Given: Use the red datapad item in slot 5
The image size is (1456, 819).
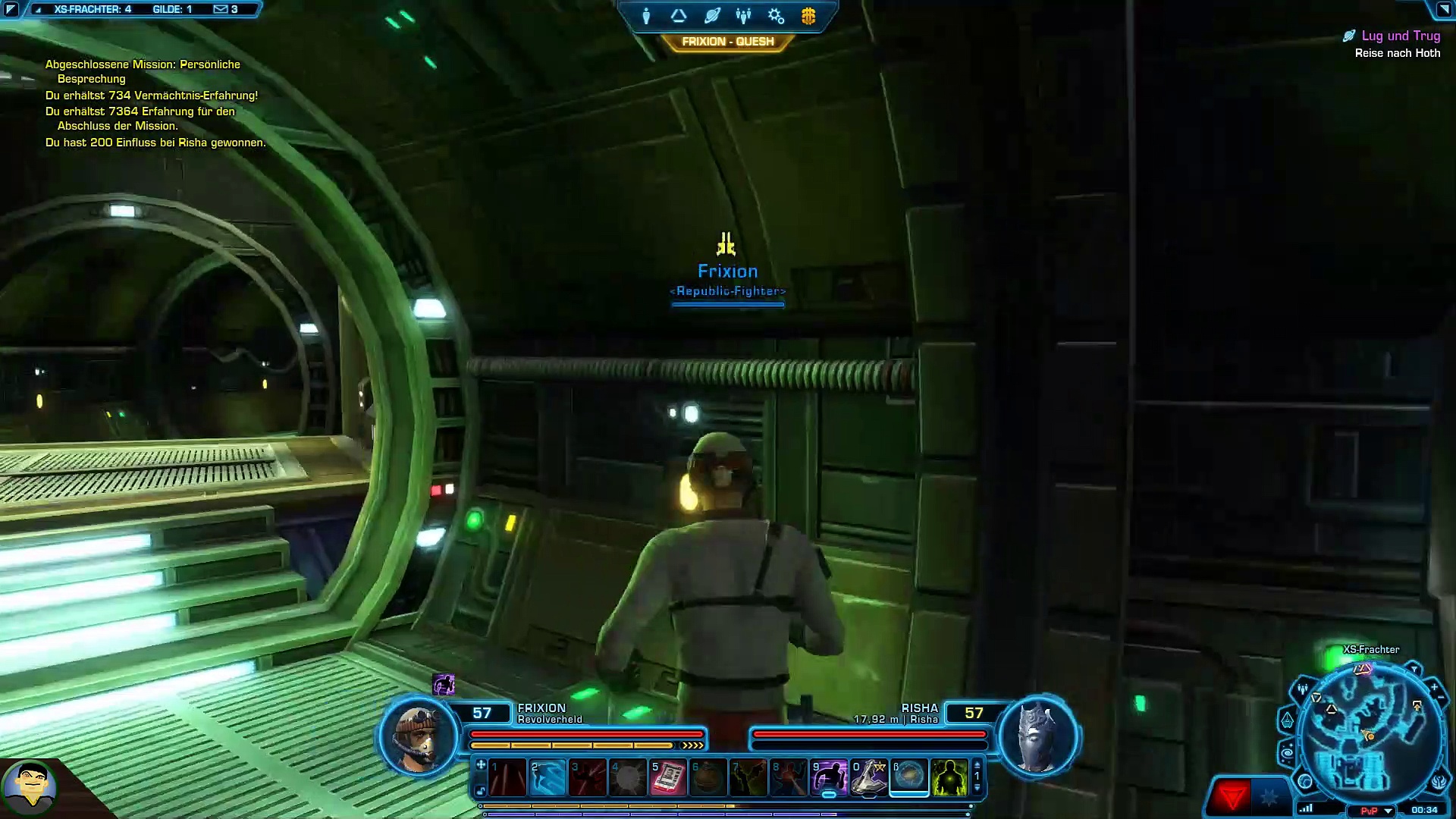Looking at the screenshot, I should point(668,778).
